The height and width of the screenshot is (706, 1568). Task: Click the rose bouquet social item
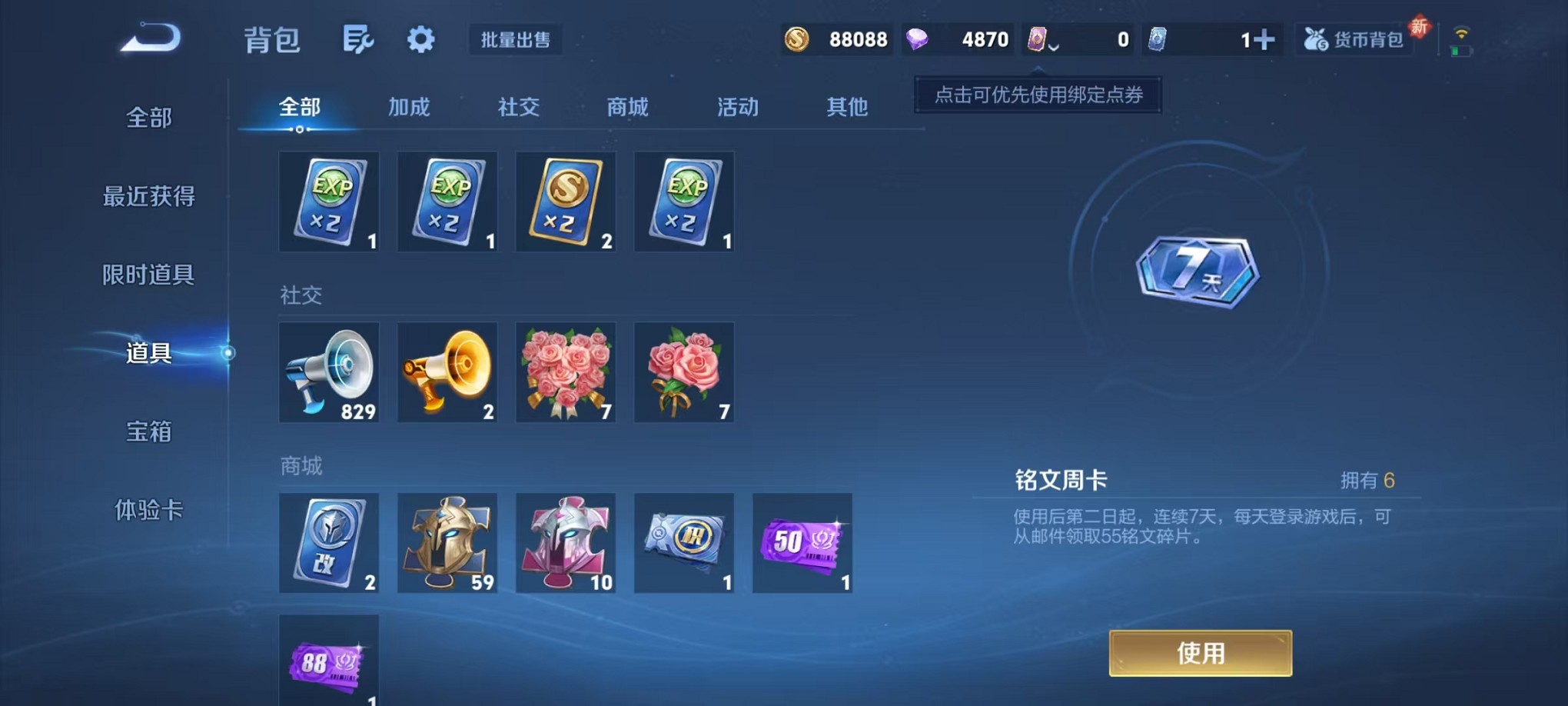[x=566, y=372]
